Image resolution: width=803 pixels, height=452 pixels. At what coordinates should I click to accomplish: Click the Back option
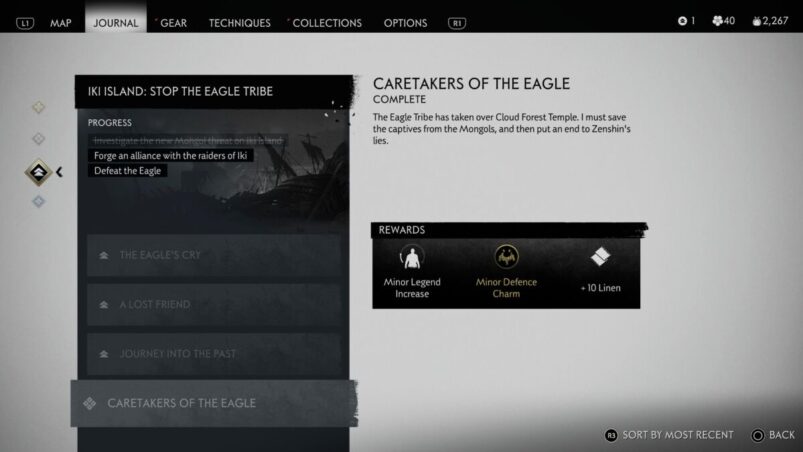tap(773, 435)
